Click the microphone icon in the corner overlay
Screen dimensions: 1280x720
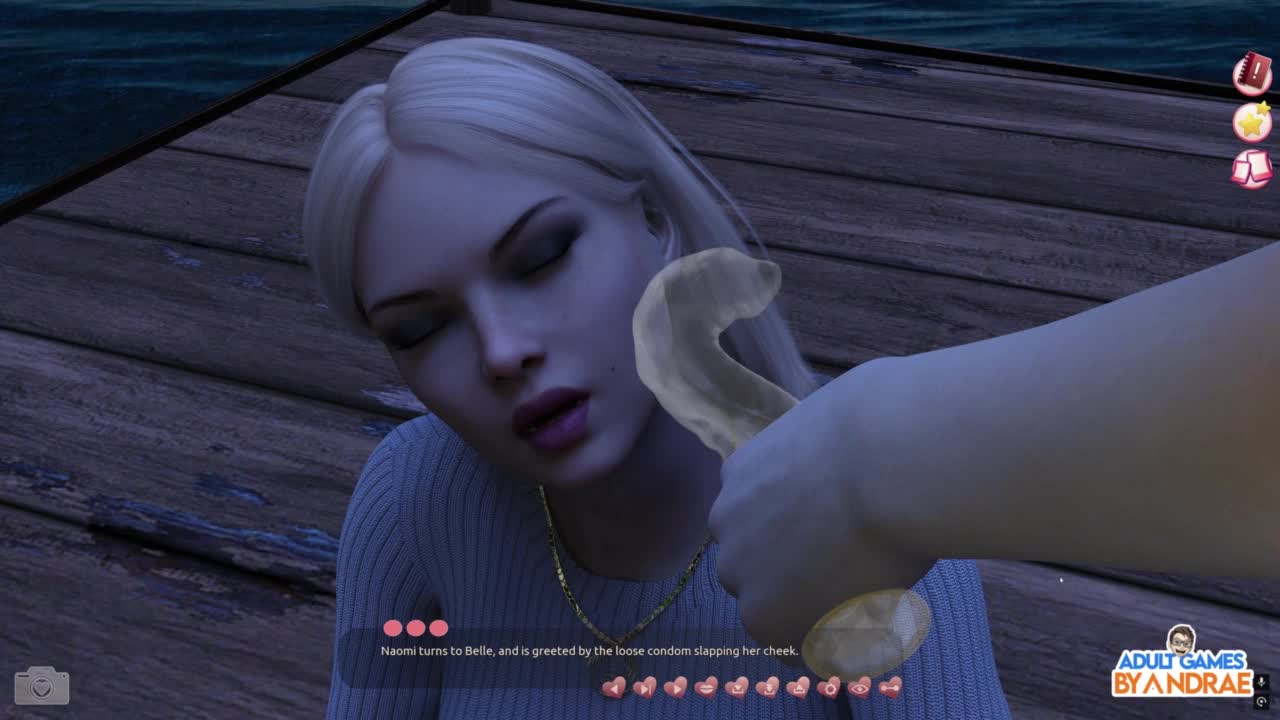pos(1262,682)
